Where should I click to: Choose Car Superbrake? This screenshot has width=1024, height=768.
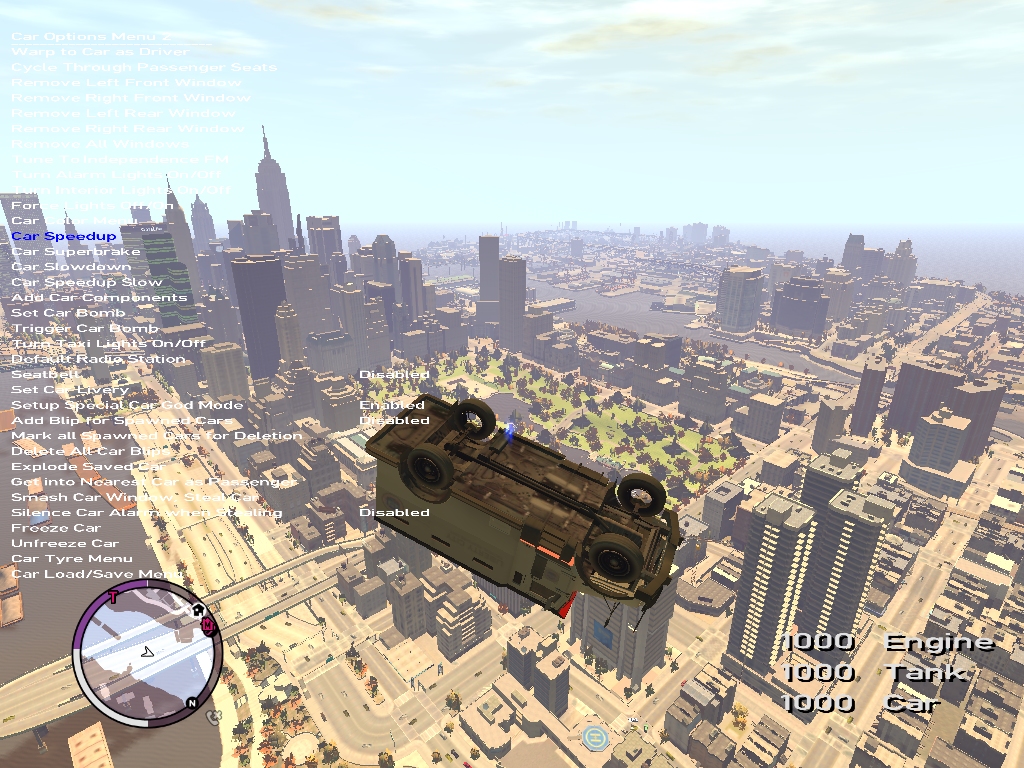78,252
